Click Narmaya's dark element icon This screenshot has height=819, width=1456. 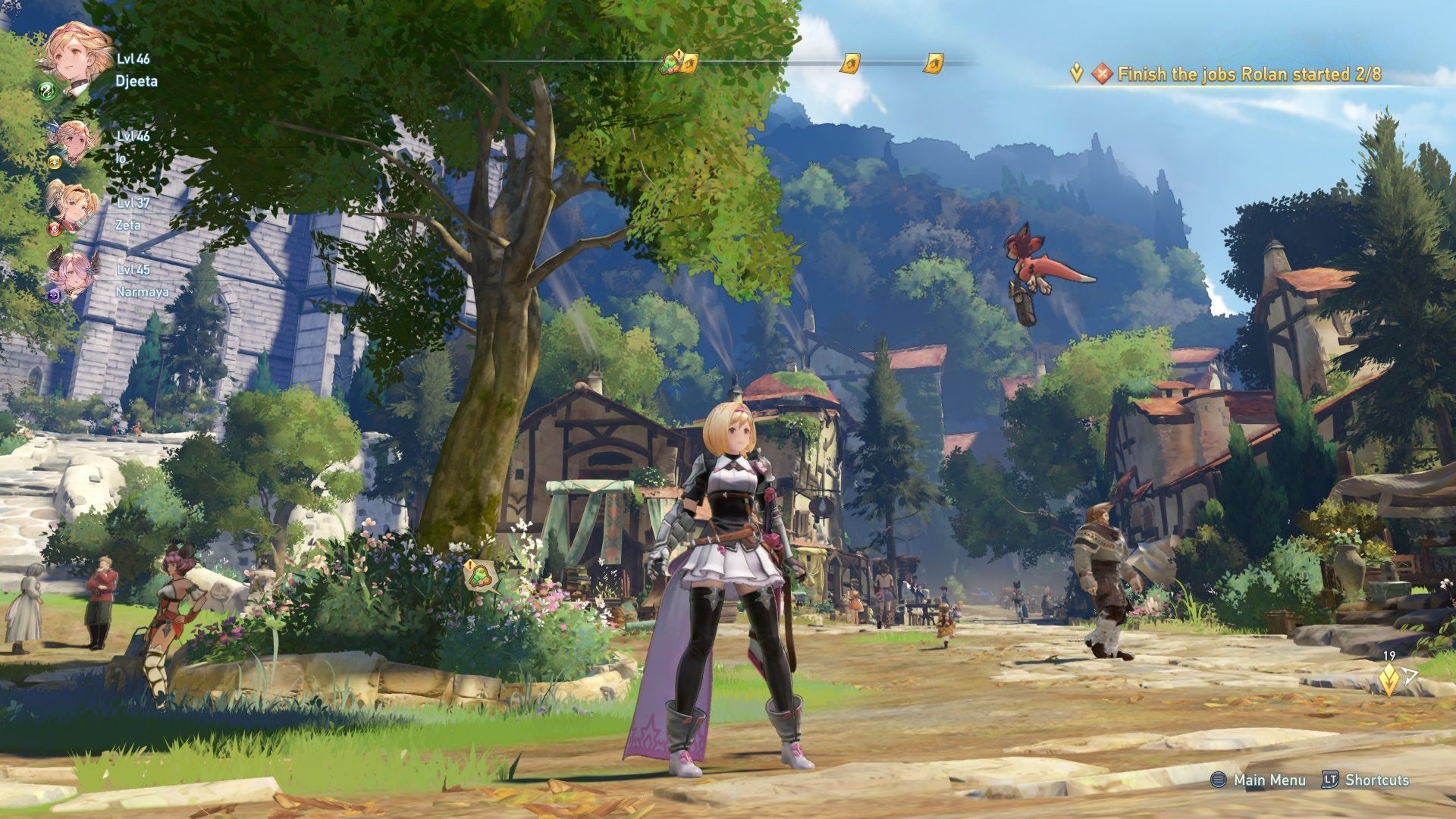(x=53, y=296)
